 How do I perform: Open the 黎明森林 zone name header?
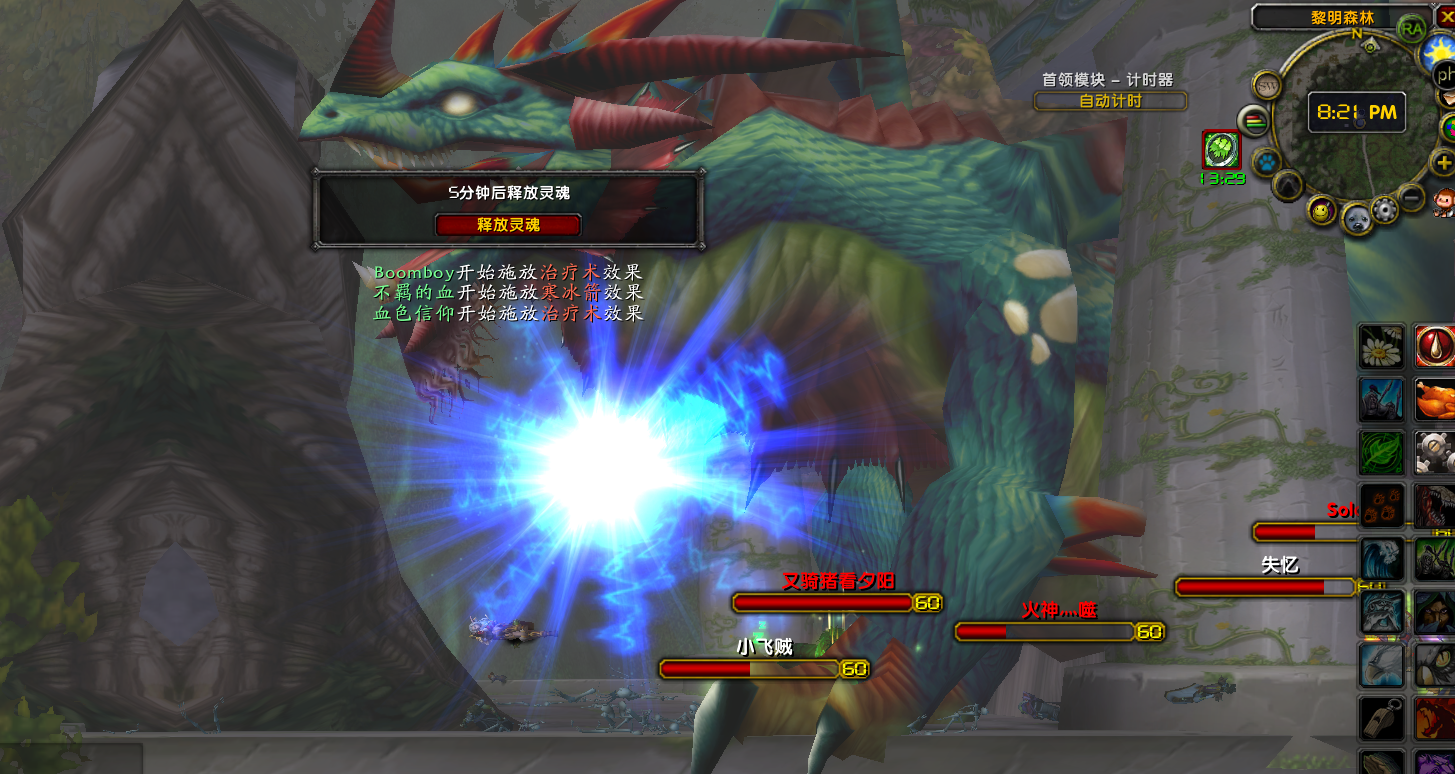tap(1342, 17)
